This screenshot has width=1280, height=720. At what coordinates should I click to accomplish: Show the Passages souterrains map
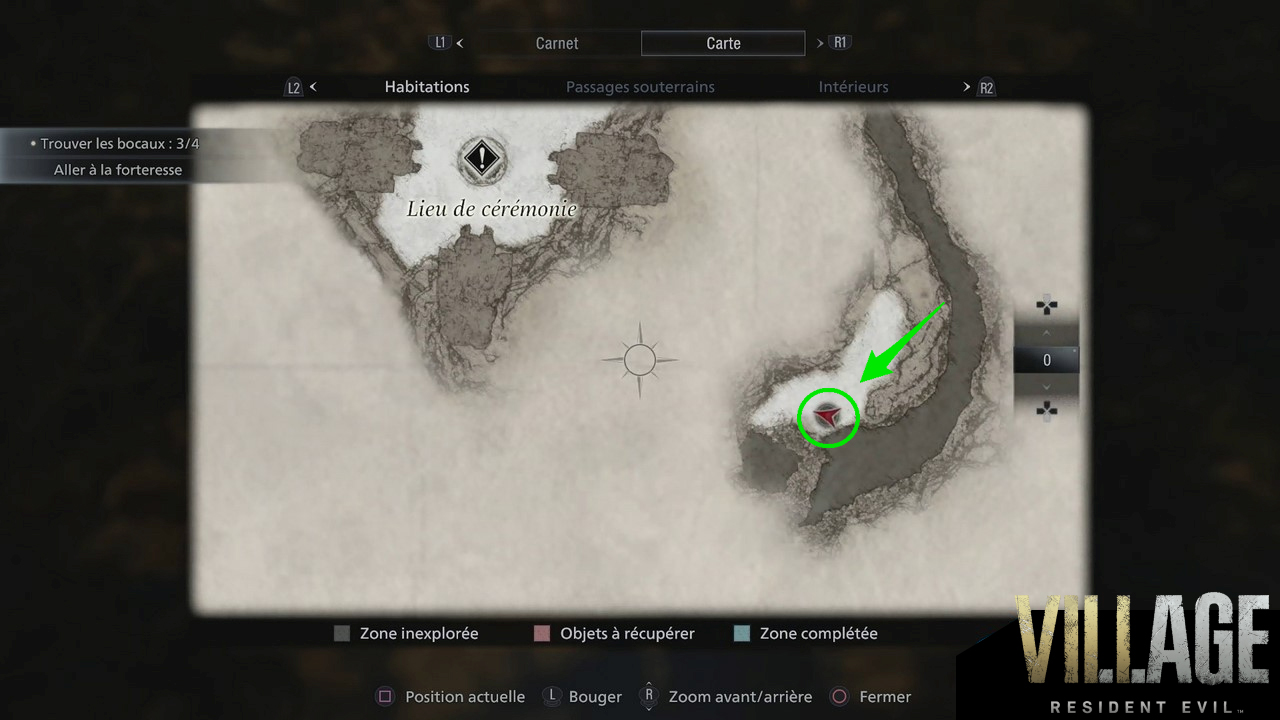click(640, 87)
